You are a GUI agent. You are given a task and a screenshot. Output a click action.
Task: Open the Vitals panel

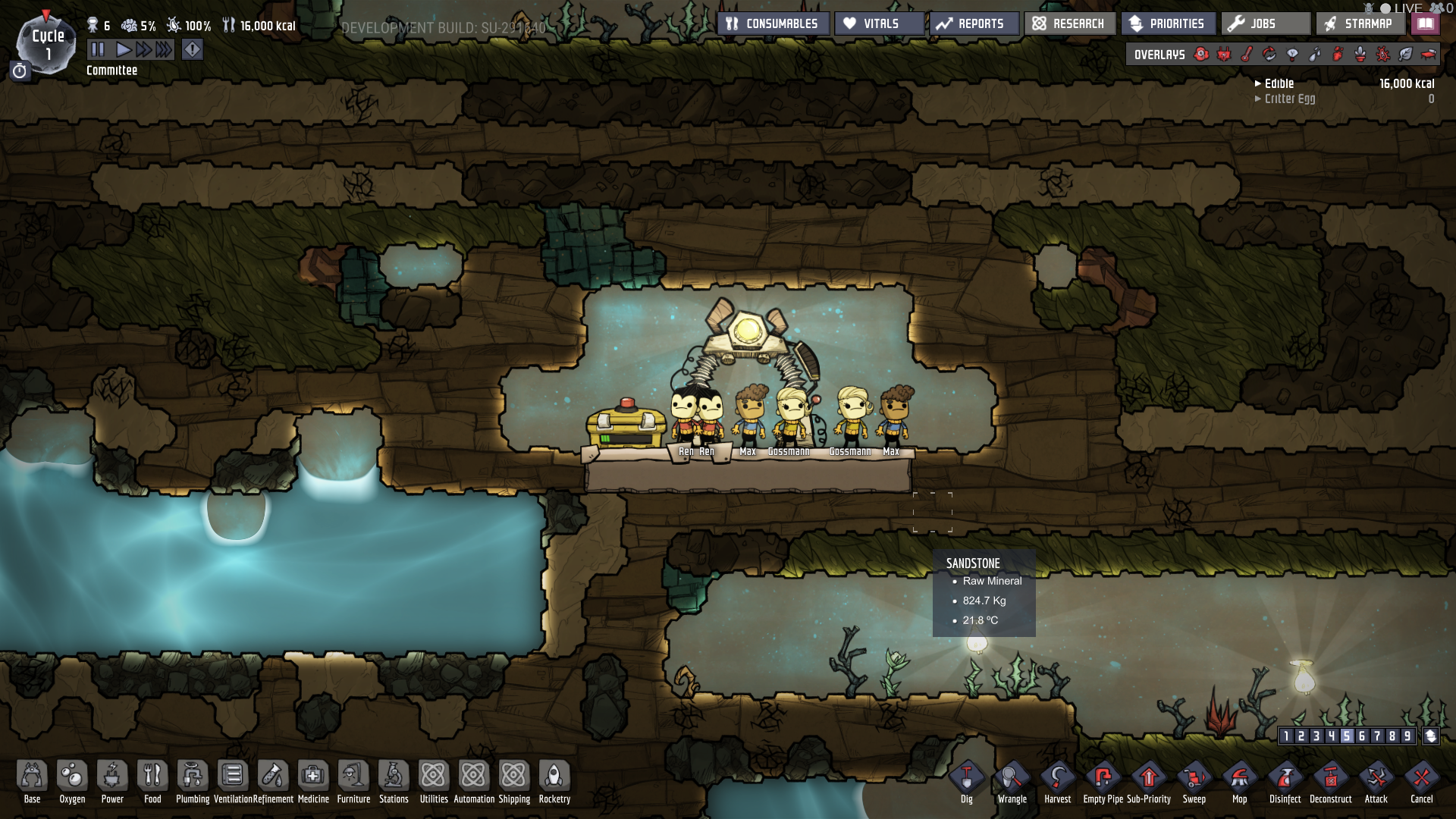880,24
